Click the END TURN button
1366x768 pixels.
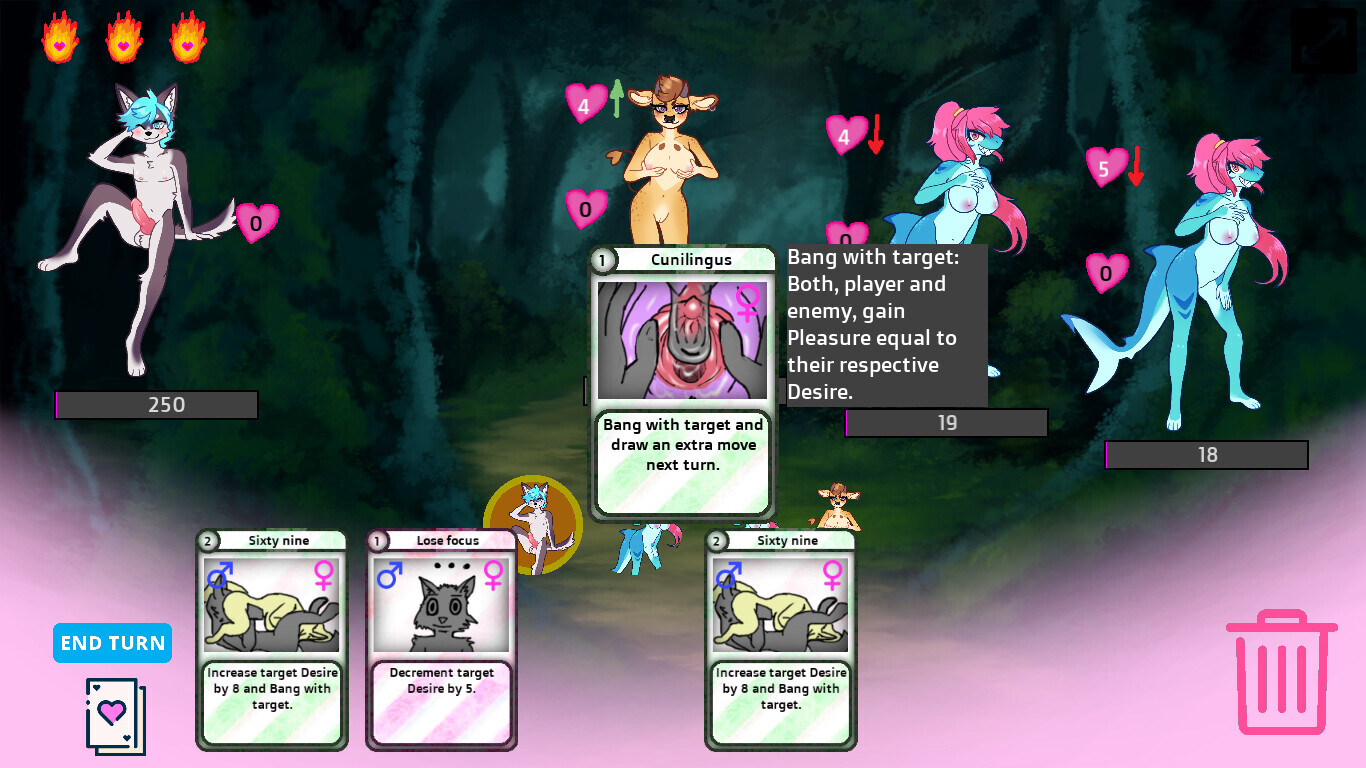point(112,643)
